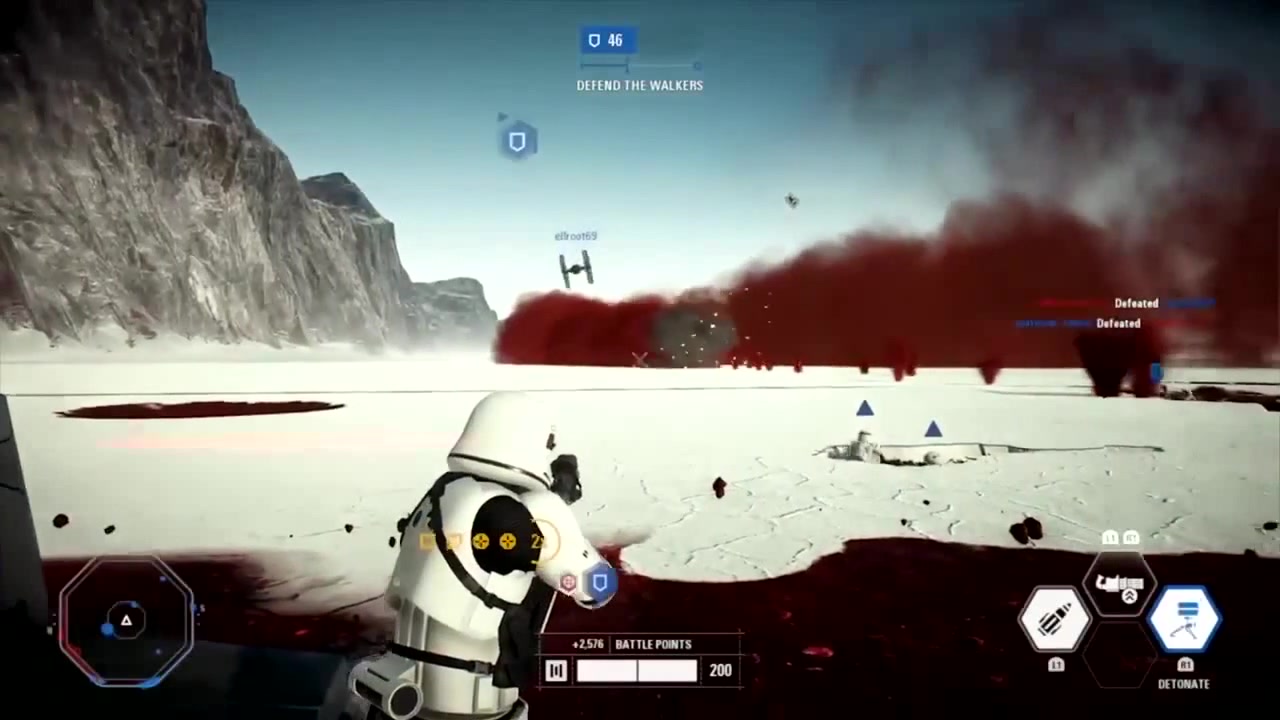1280x720 pixels.
Task: Click the blue shield objective marker in sky
Action: (517, 142)
